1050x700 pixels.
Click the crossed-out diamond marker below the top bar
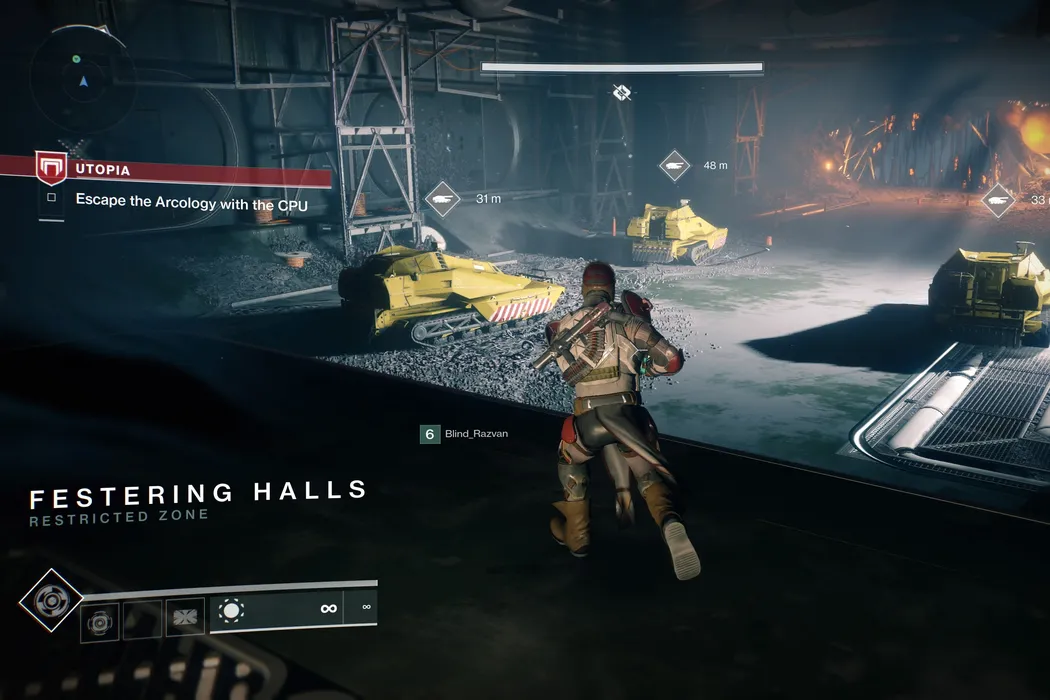tap(622, 93)
